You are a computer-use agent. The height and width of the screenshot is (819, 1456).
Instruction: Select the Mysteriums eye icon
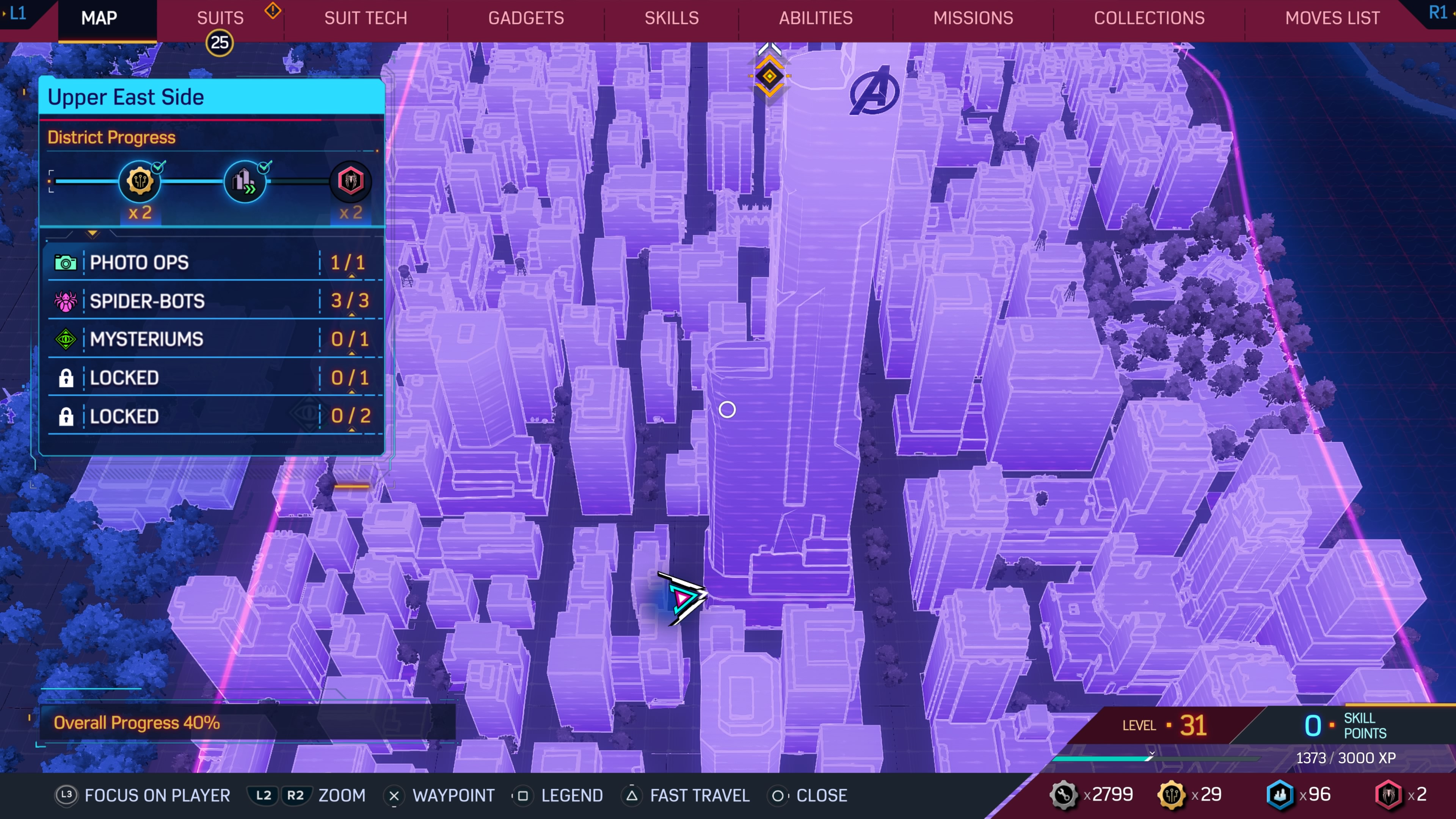pyautogui.click(x=66, y=339)
